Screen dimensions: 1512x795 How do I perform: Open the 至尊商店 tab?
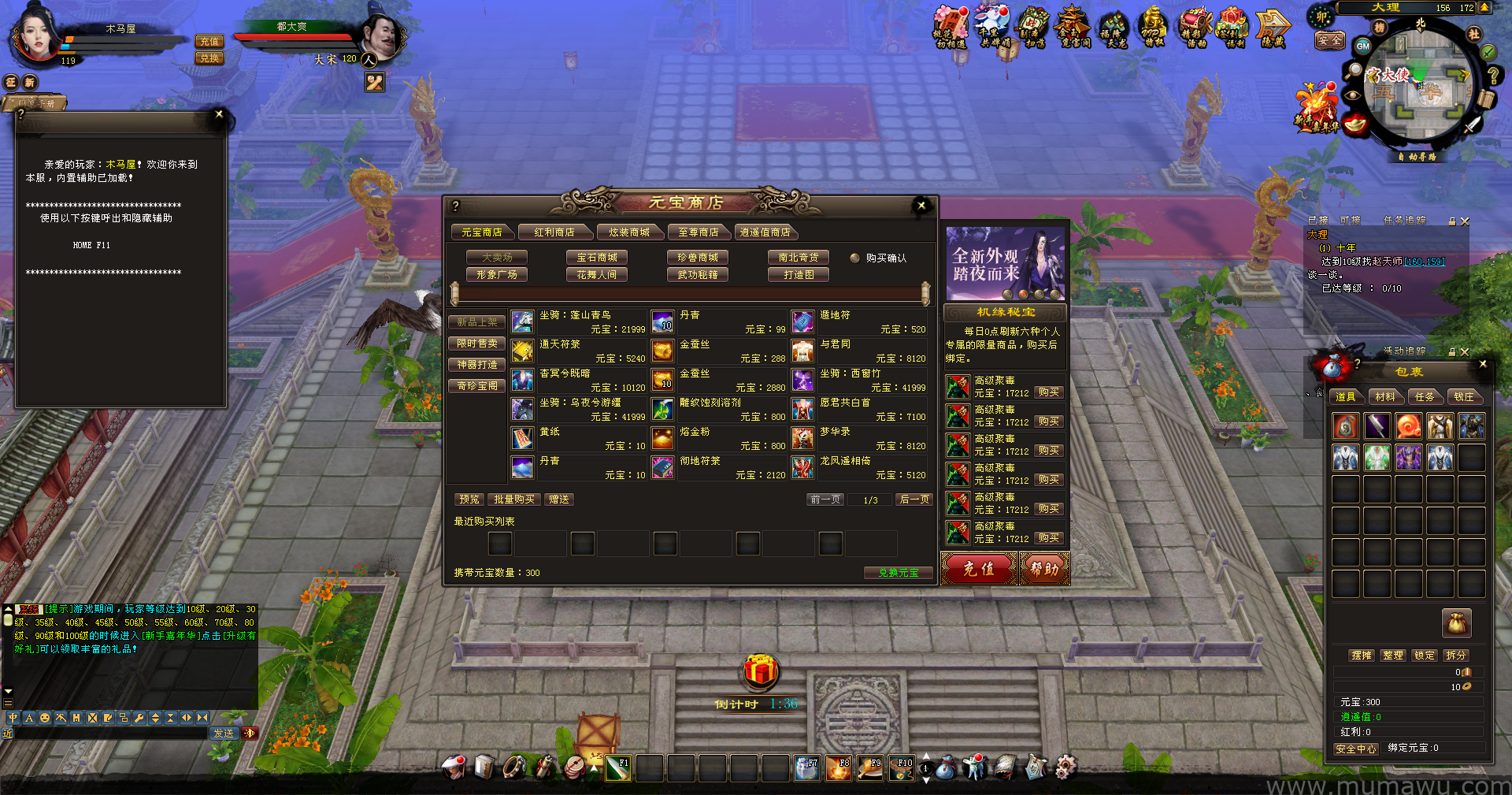click(x=698, y=232)
